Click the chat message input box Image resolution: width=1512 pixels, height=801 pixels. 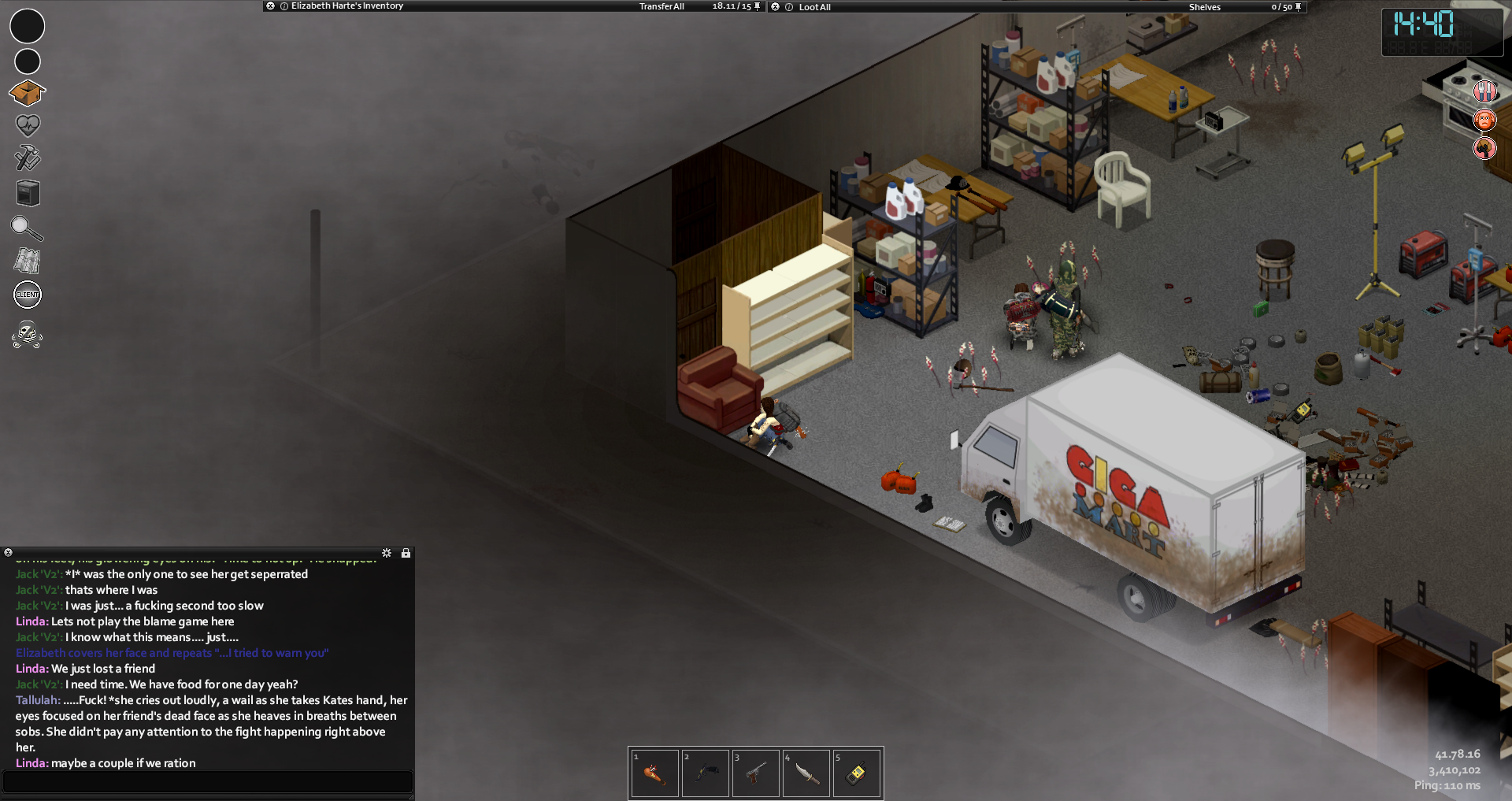tap(208, 781)
